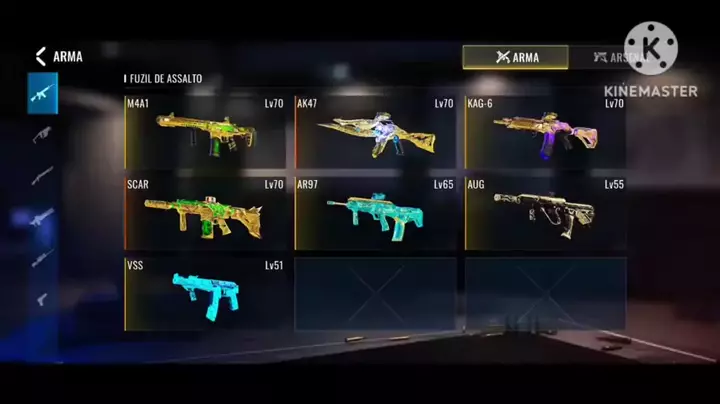Select the KAG-6 rifle tile
Viewport: 720px width, 404px height.
point(545,132)
